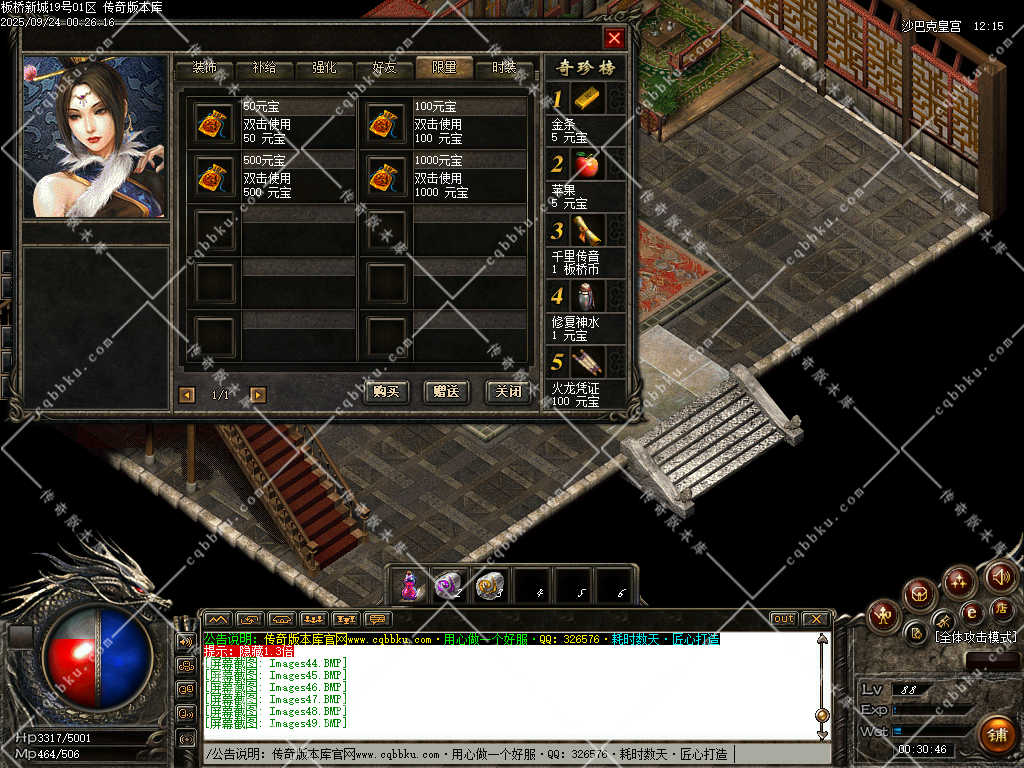Choose the 100元宝 pouch item
Image resolution: width=1024 pixels, height=768 pixels.
381,122
